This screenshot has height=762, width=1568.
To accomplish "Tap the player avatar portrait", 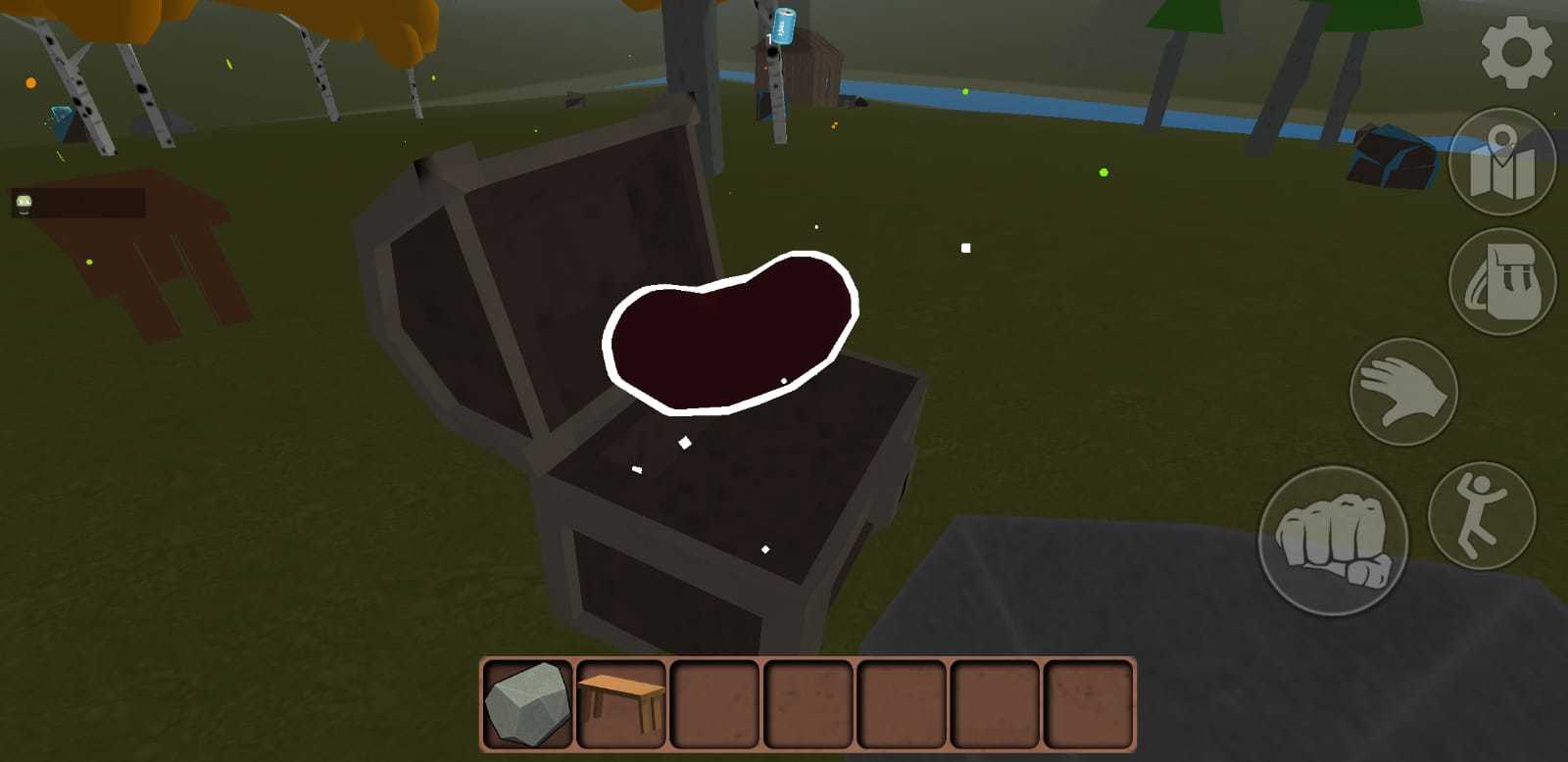I will 22,203.
